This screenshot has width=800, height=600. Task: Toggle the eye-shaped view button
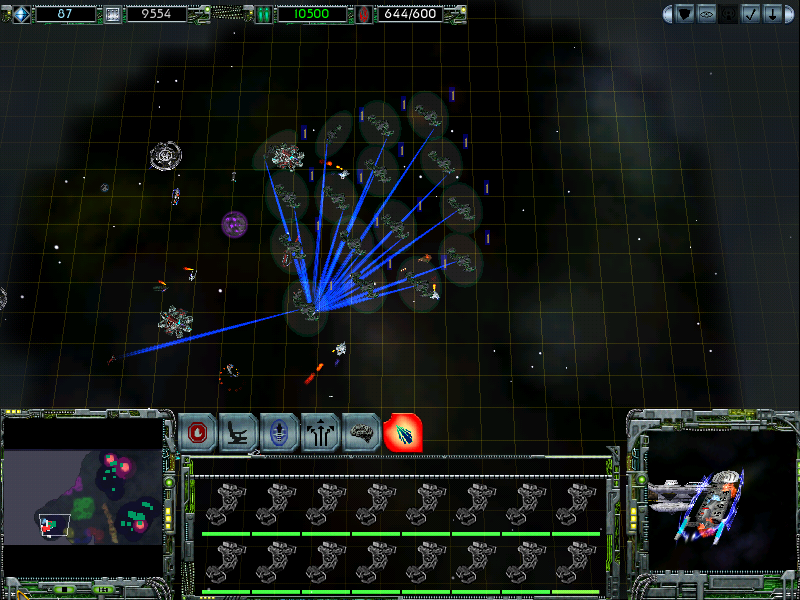(707, 14)
